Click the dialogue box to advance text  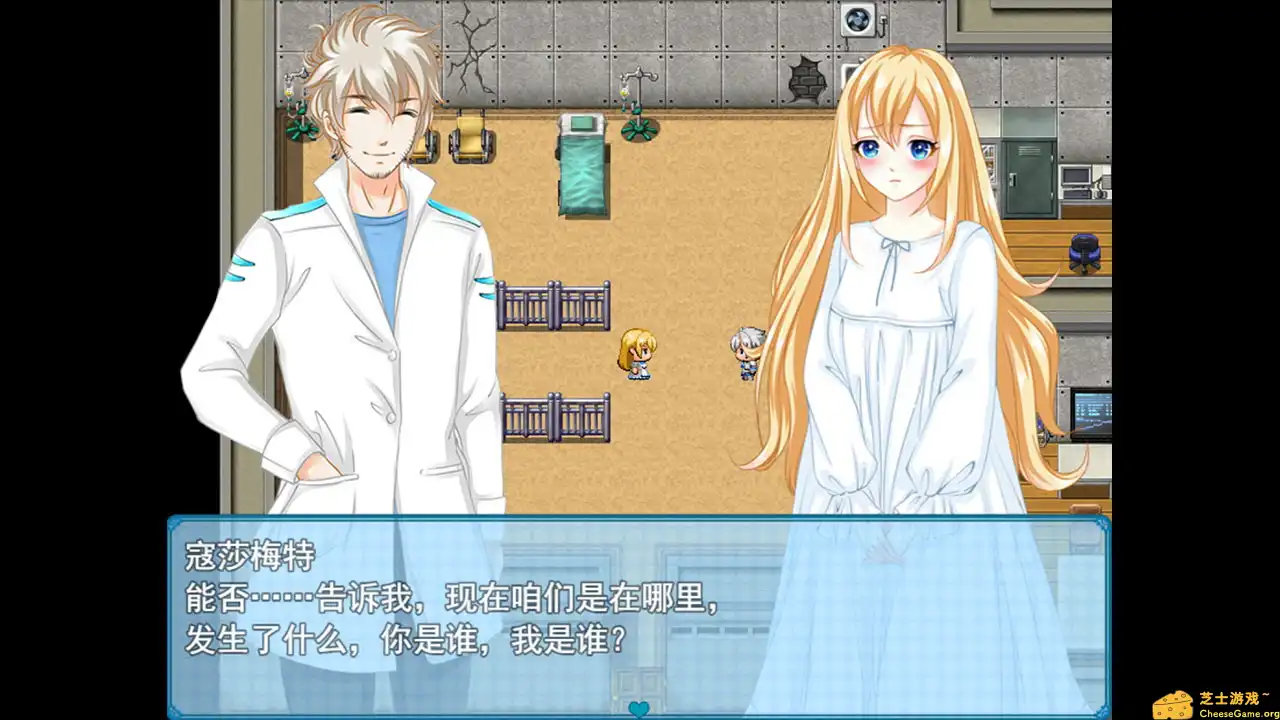coord(640,615)
